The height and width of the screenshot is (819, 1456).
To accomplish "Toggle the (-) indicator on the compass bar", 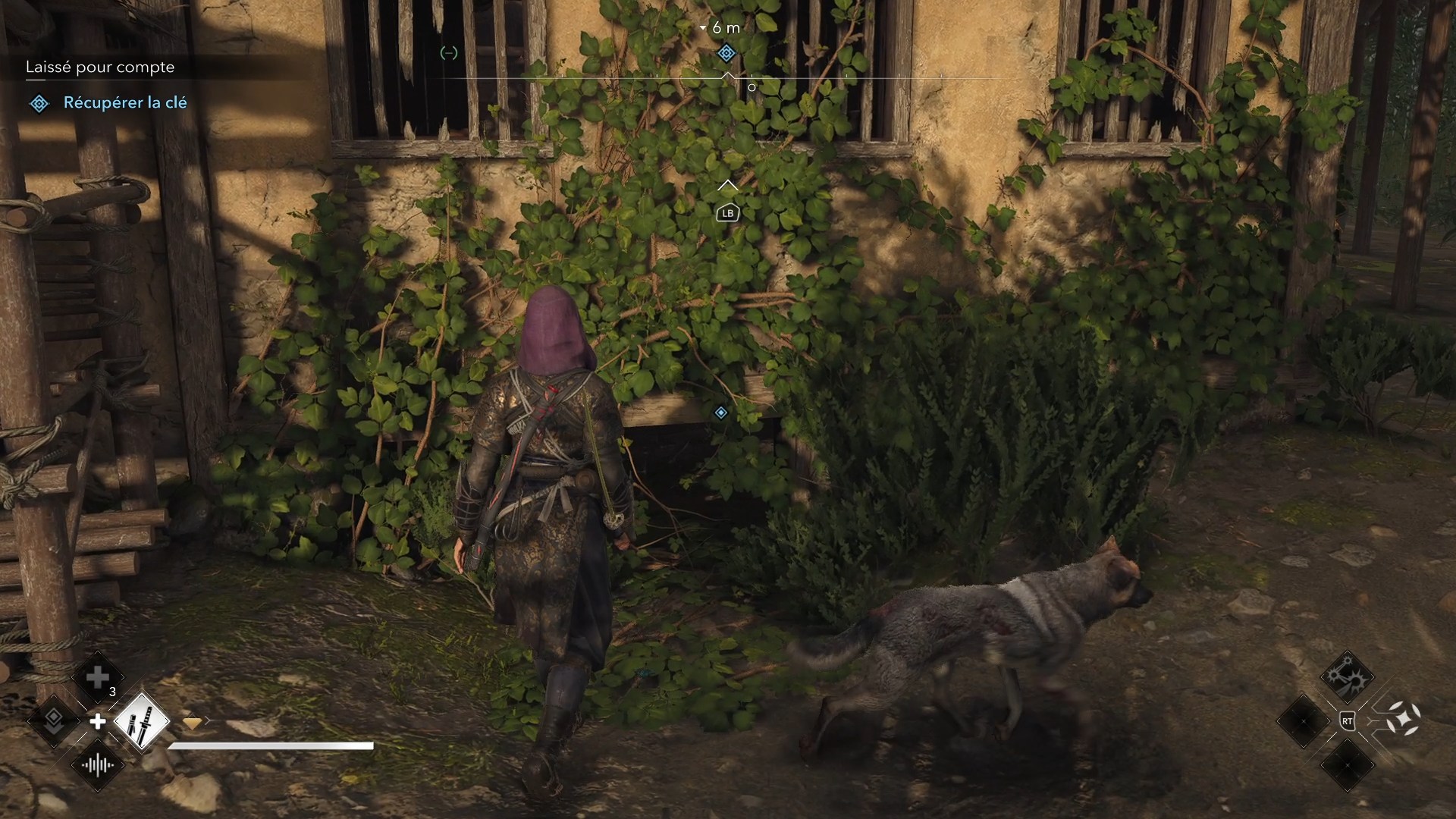I will pyautogui.click(x=448, y=53).
